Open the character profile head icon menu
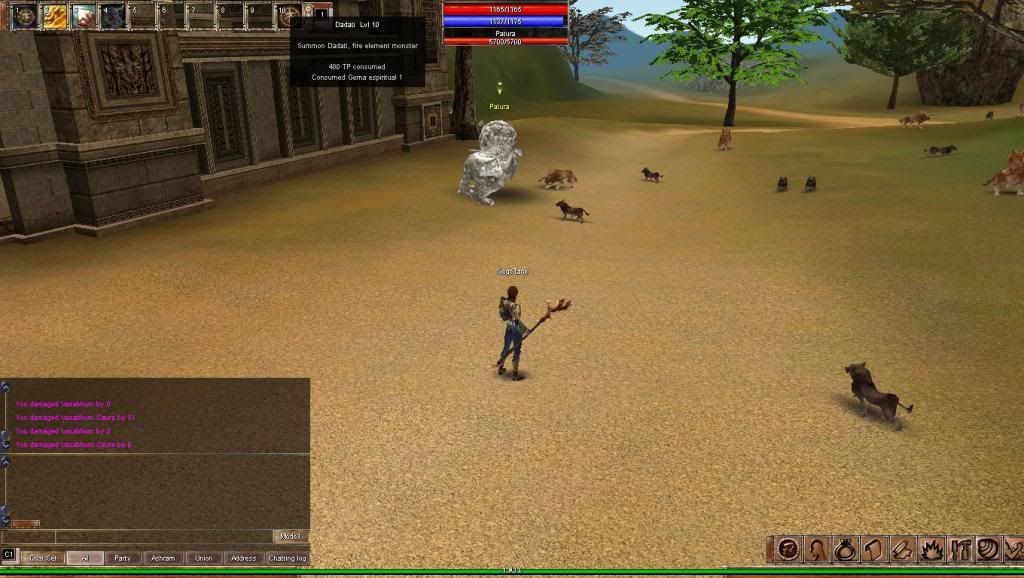Screen dimensions: 1024x578 click(817, 549)
